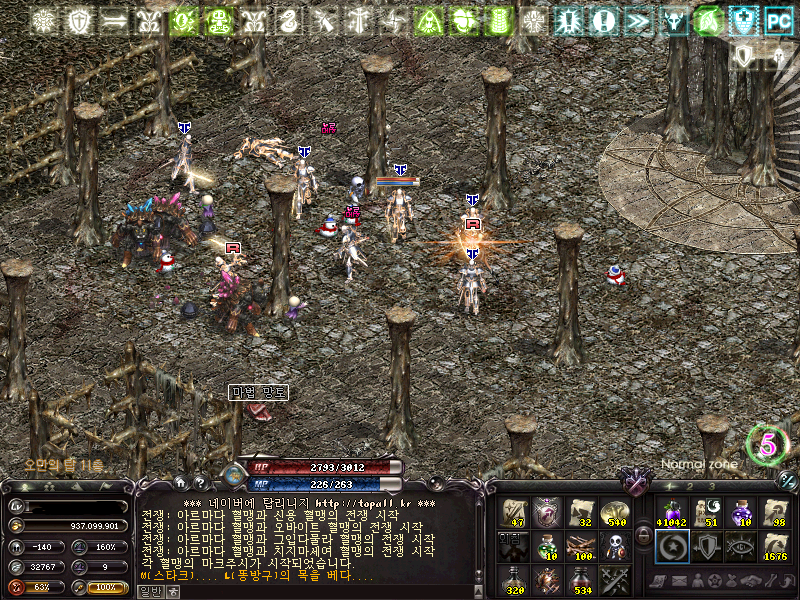Select the 일반 chat tab
Screen dimensions: 800x600
point(150,591)
